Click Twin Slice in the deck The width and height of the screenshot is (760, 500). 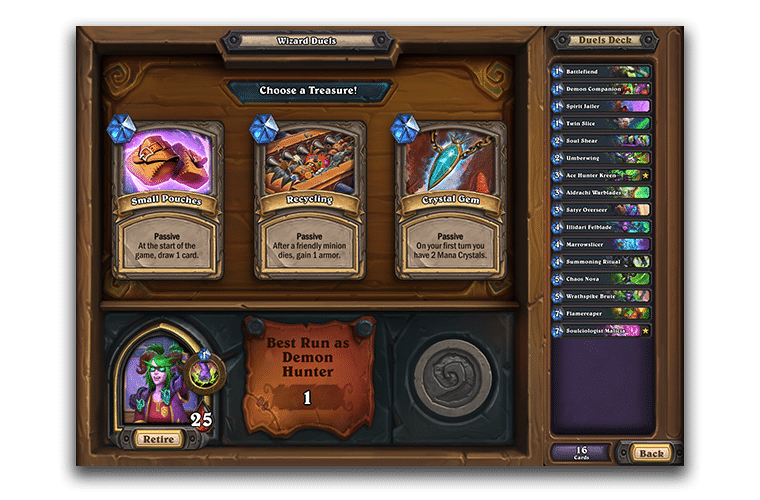[x=601, y=124]
